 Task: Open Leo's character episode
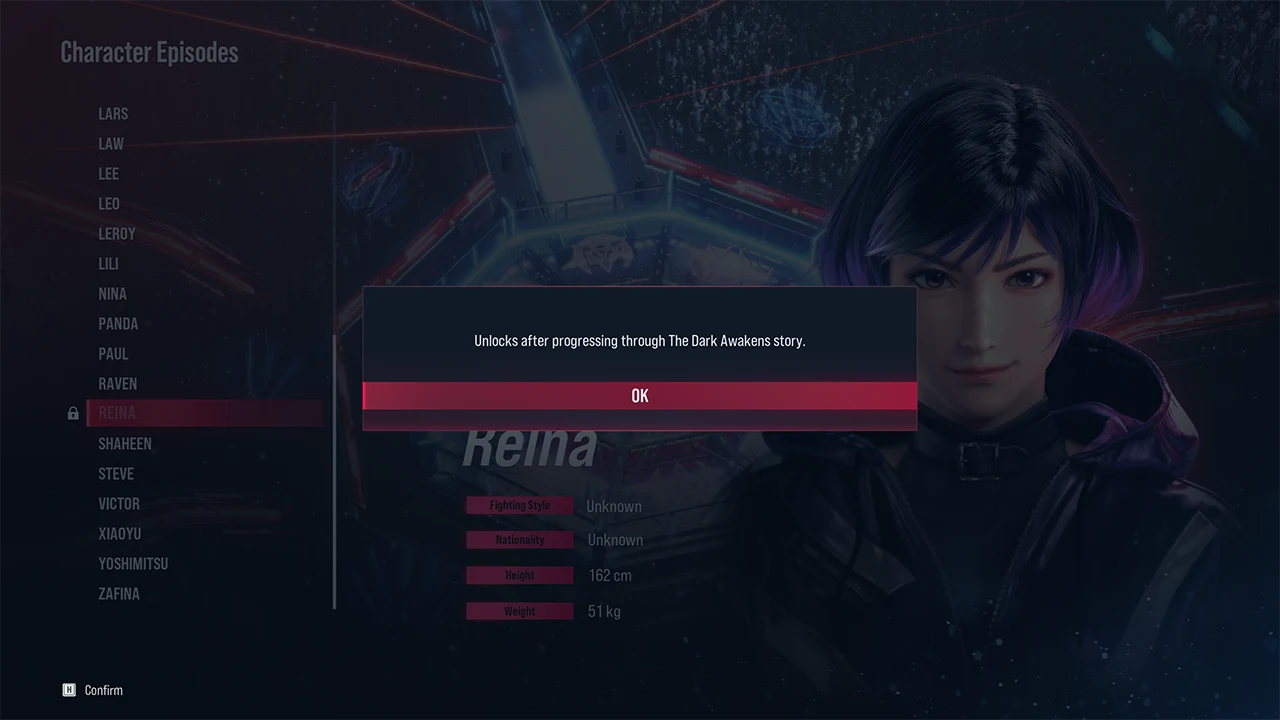click(x=109, y=204)
